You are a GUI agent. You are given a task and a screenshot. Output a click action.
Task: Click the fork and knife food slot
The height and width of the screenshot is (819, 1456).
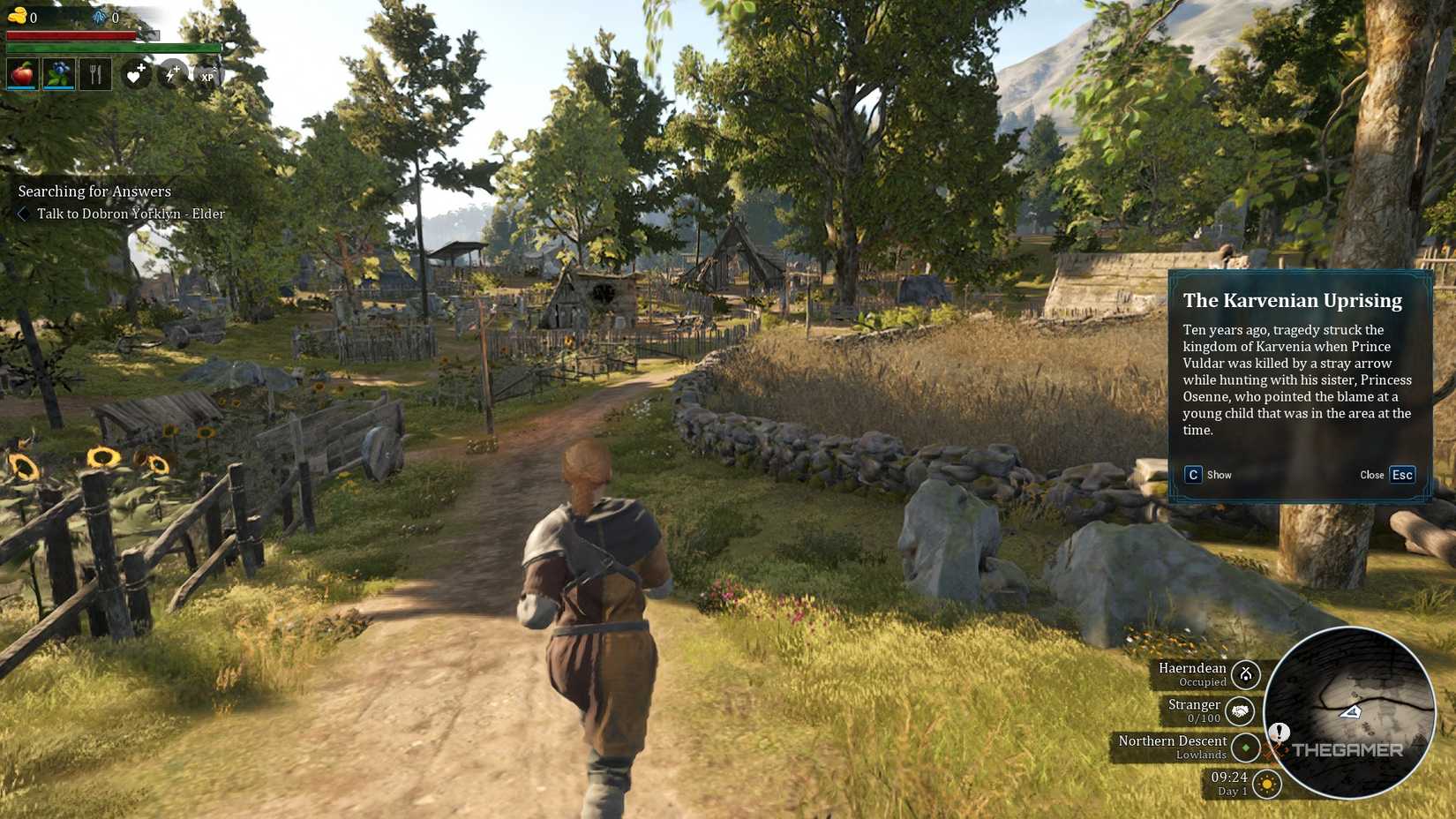[x=95, y=75]
